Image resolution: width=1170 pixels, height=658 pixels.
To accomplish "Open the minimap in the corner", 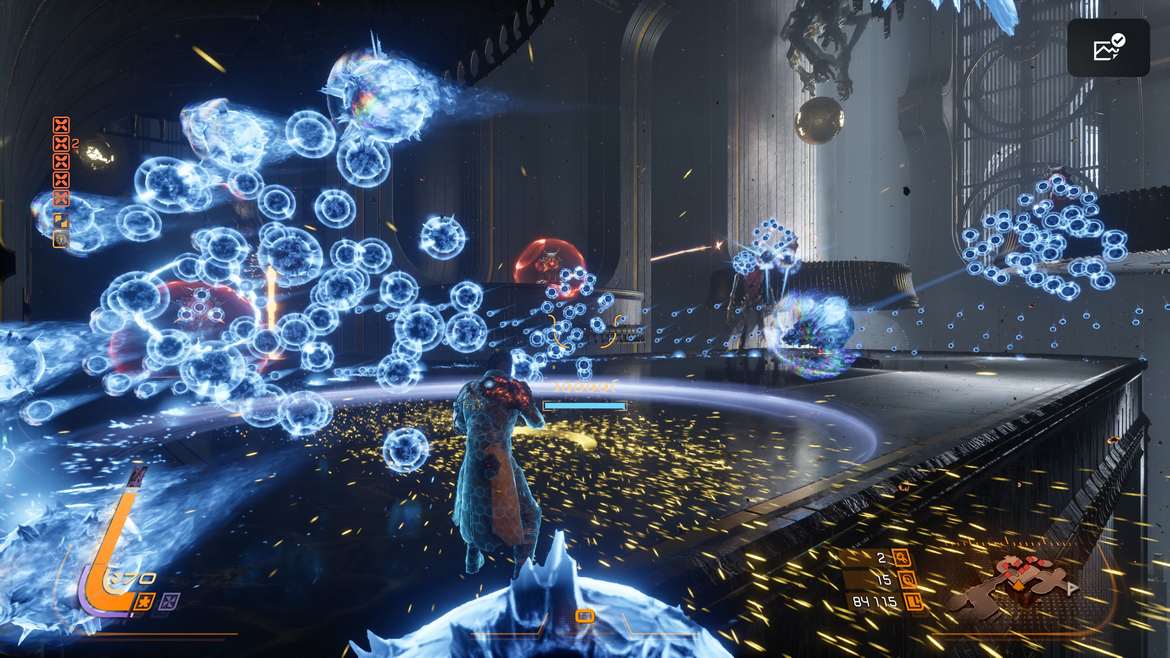I will point(1012,584).
